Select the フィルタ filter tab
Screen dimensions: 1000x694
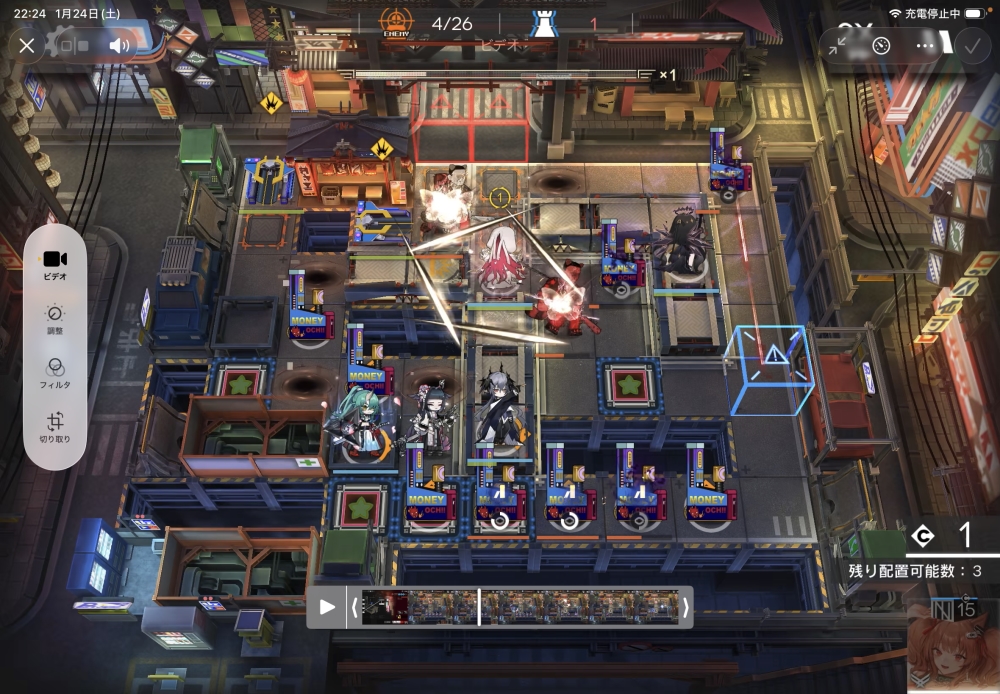pos(55,373)
